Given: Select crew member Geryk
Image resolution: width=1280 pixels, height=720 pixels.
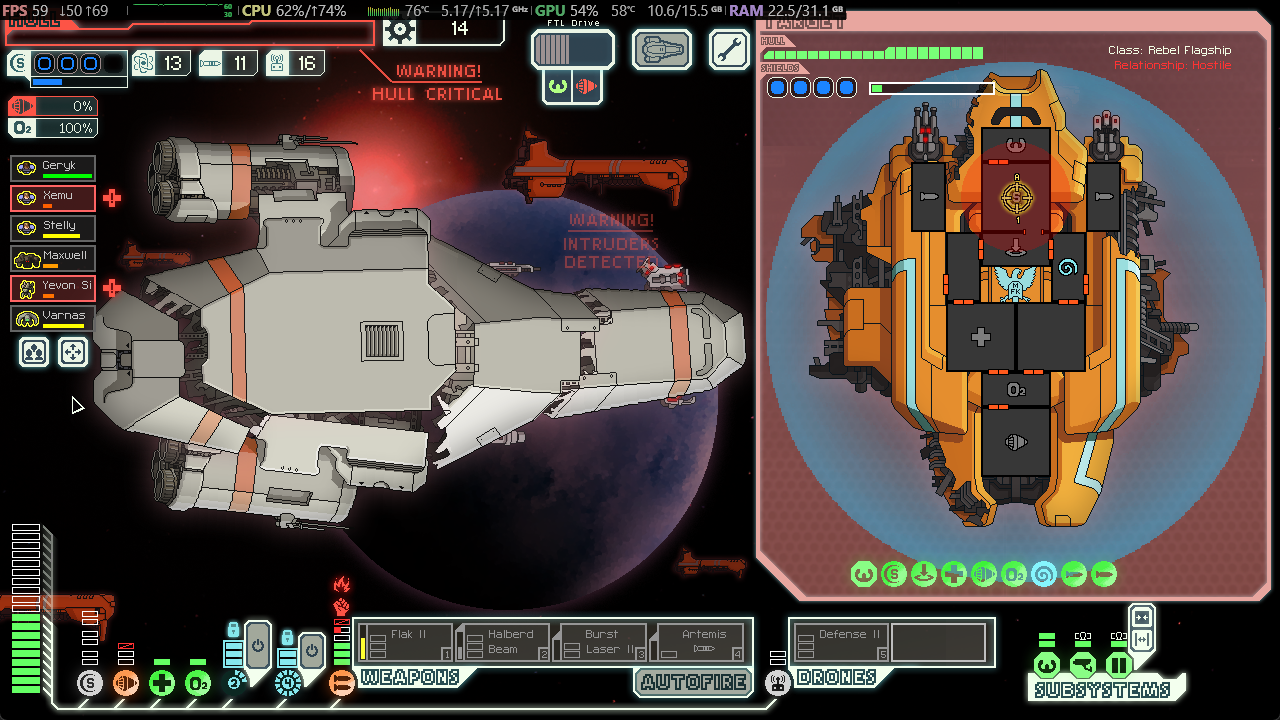Looking at the screenshot, I should [54, 168].
